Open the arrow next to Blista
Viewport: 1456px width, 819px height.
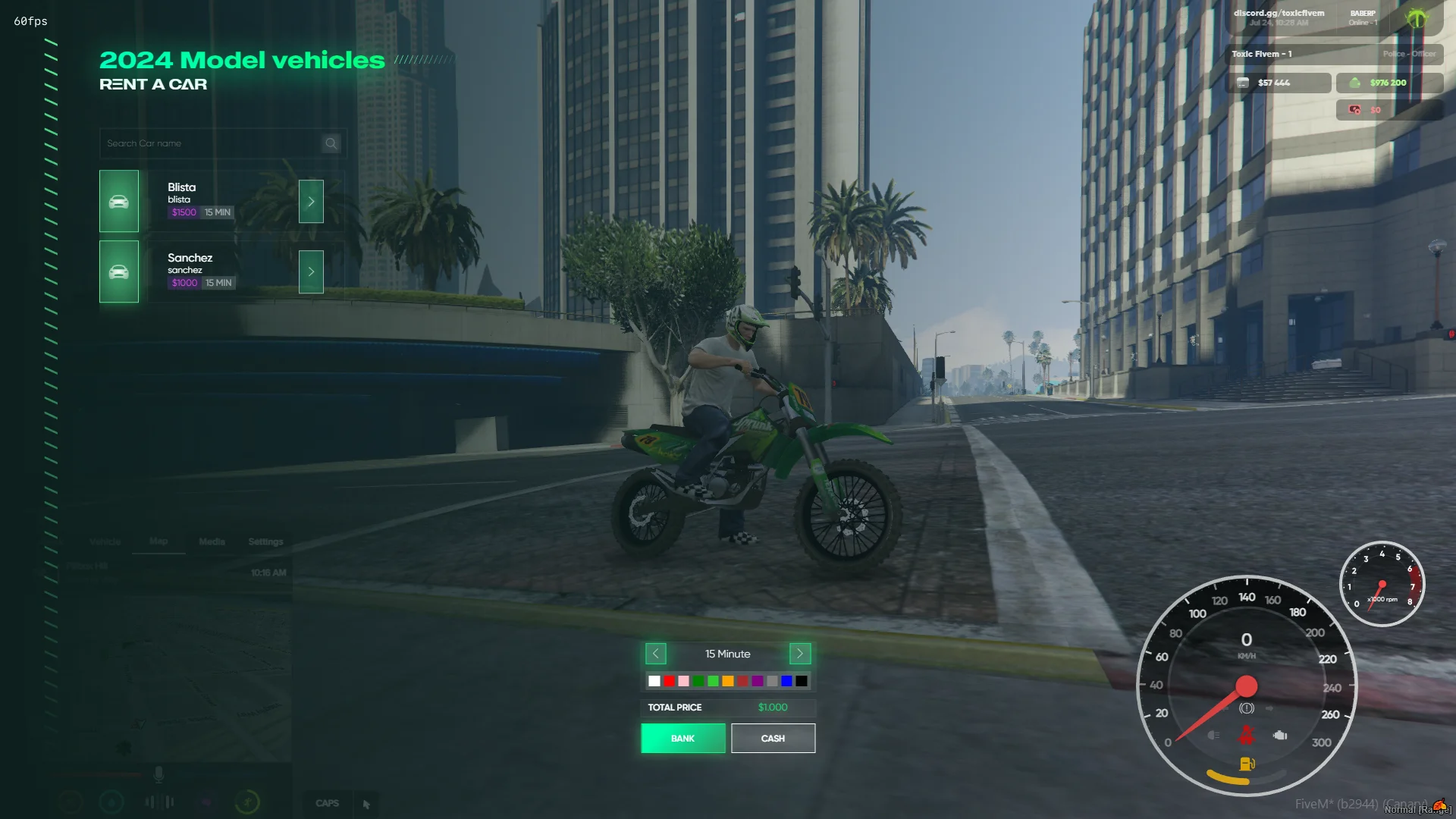click(x=311, y=202)
